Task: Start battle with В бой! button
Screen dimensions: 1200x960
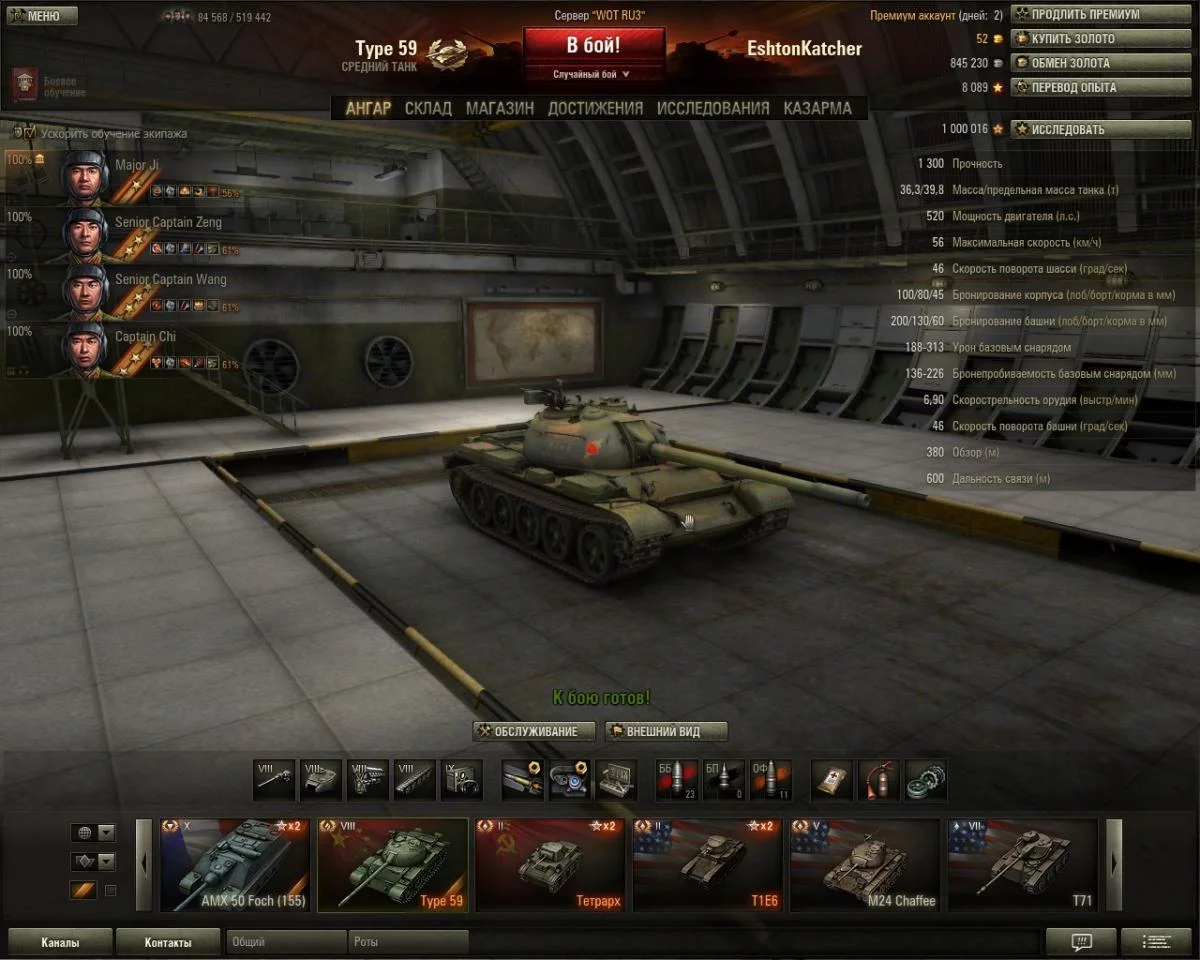Action: [x=593, y=46]
